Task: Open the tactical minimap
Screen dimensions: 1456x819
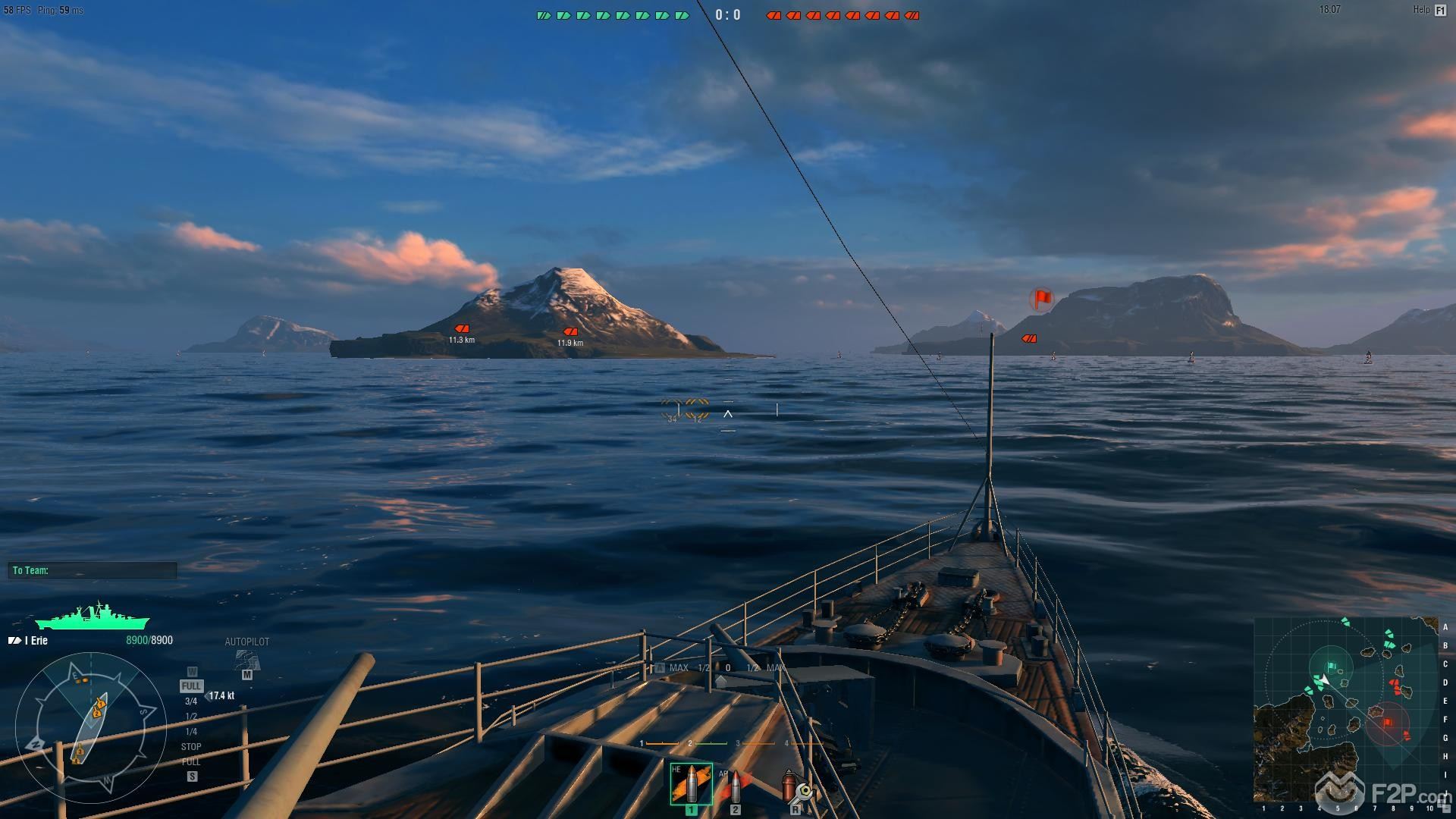Action: pyautogui.click(x=1345, y=709)
